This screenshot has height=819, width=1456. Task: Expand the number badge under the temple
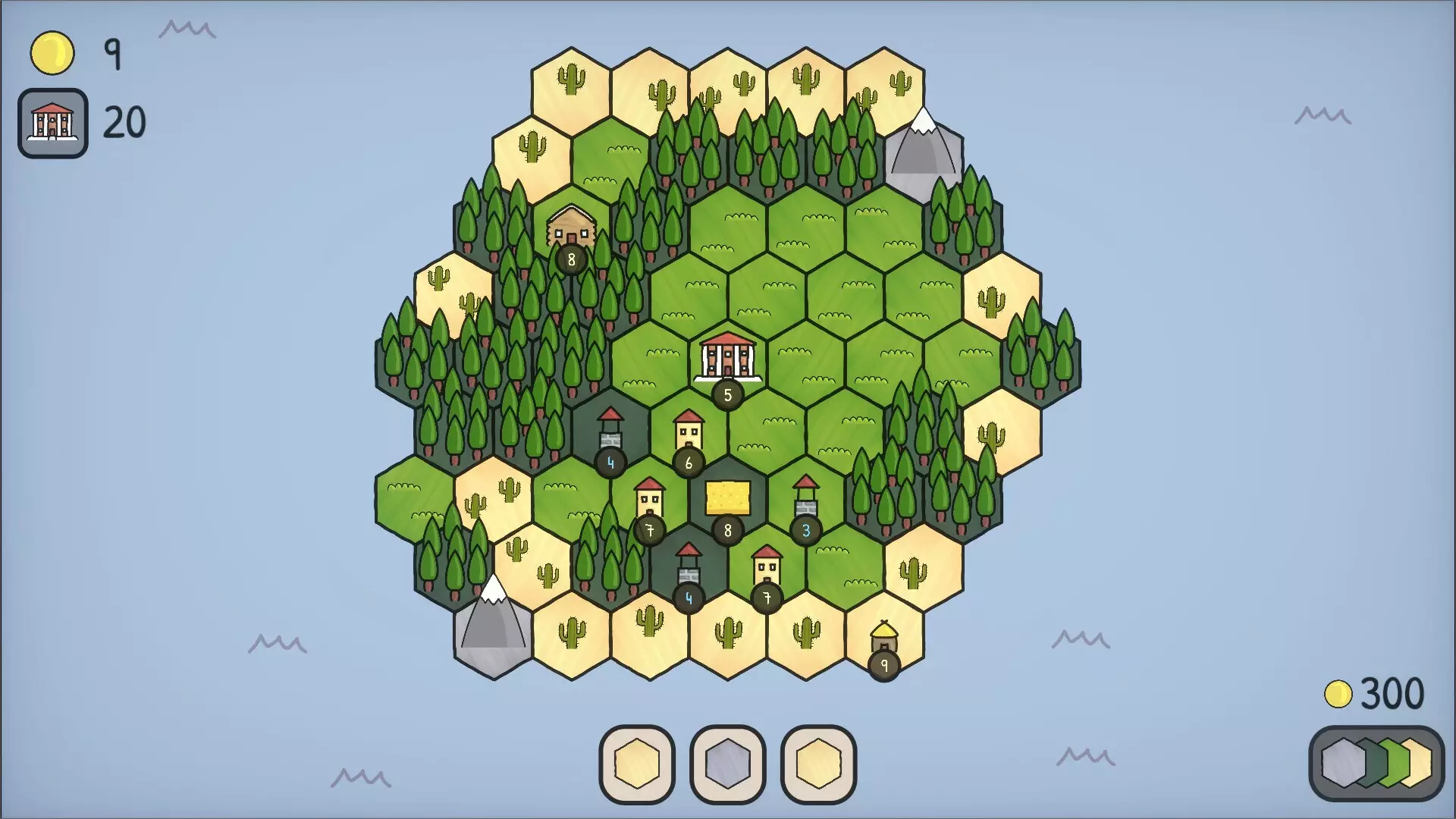(726, 394)
